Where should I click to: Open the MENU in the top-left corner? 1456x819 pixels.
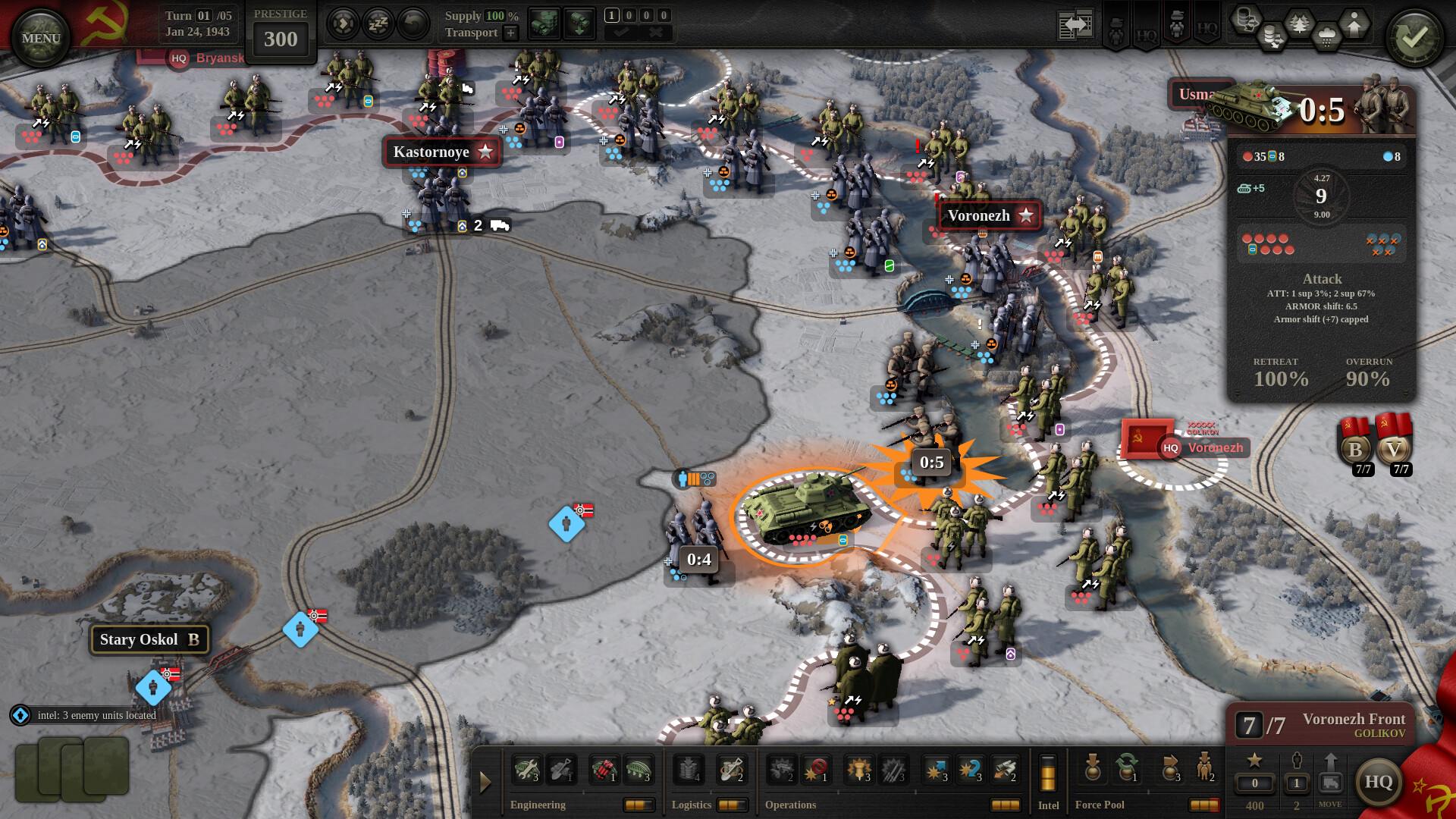point(39,35)
